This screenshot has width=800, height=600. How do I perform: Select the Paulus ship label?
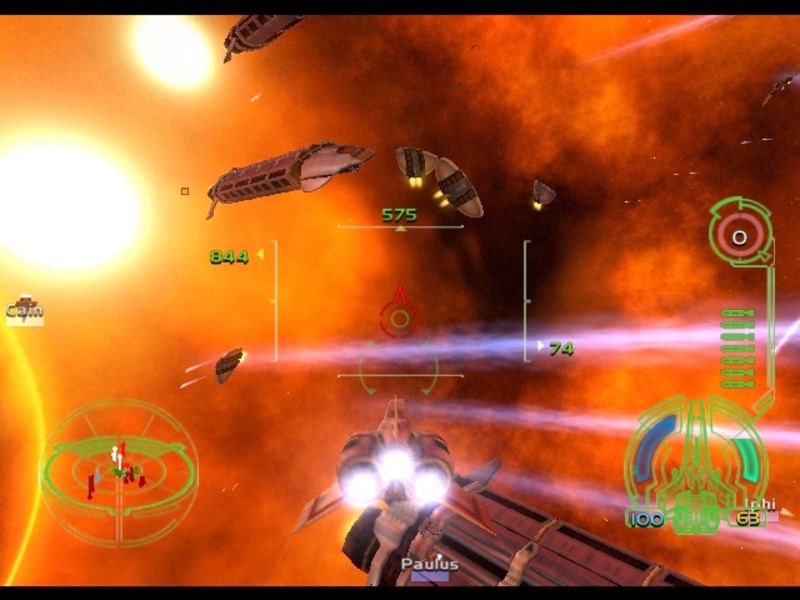(x=430, y=566)
